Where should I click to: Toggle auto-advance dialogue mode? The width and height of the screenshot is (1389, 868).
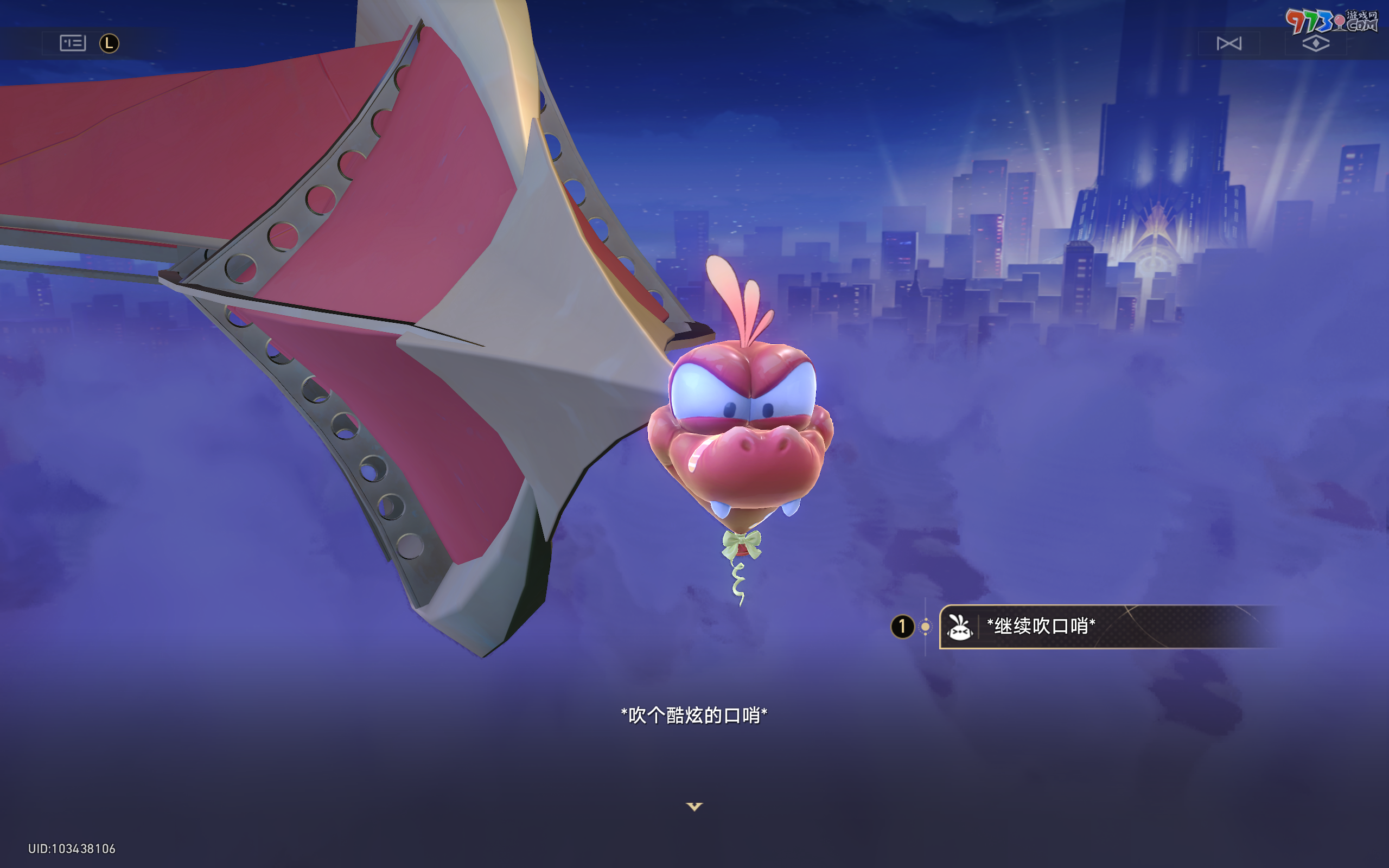click(x=1228, y=43)
